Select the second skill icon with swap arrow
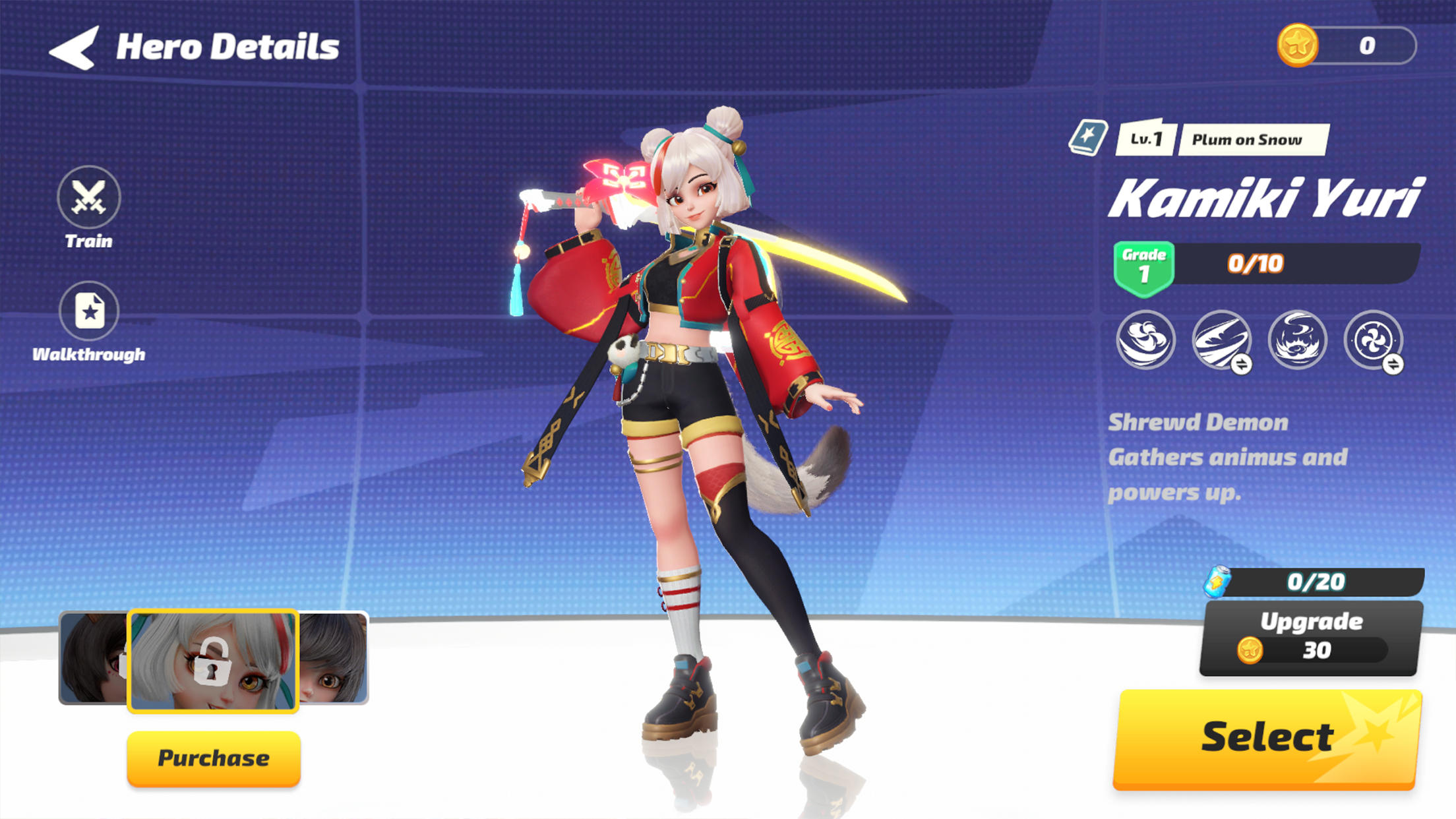Viewport: 1456px width, 819px height. [1222, 342]
